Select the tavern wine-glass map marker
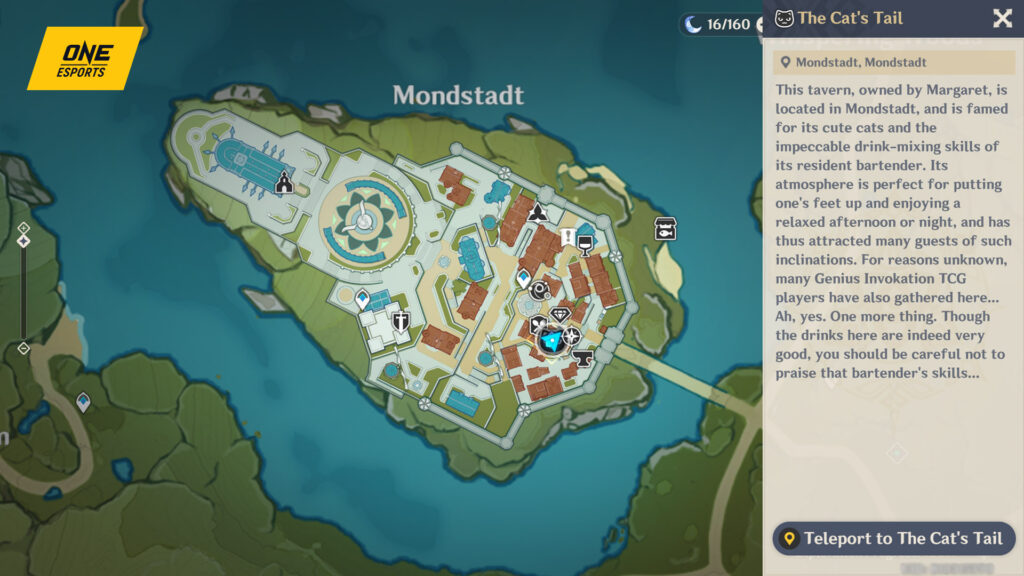The width and height of the screenshot is (1024, 576). click(x=586, y=241)
